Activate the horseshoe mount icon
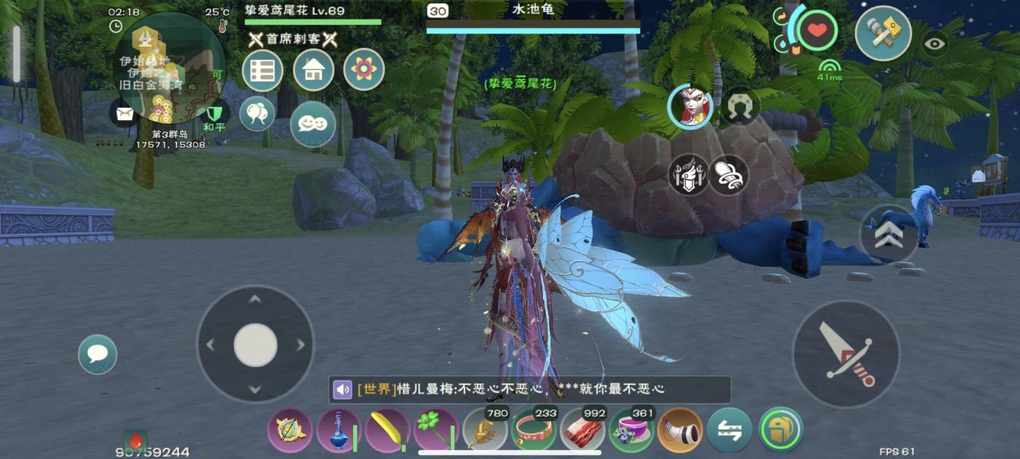Viewport: 1020px width, 459px height. (x=741, y=106)
